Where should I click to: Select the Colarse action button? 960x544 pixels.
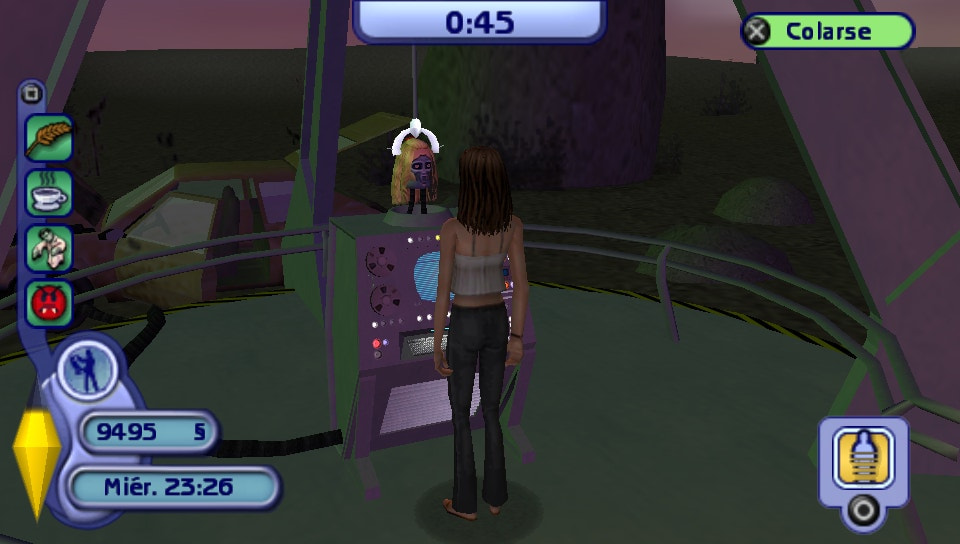(x=827, y=31)
